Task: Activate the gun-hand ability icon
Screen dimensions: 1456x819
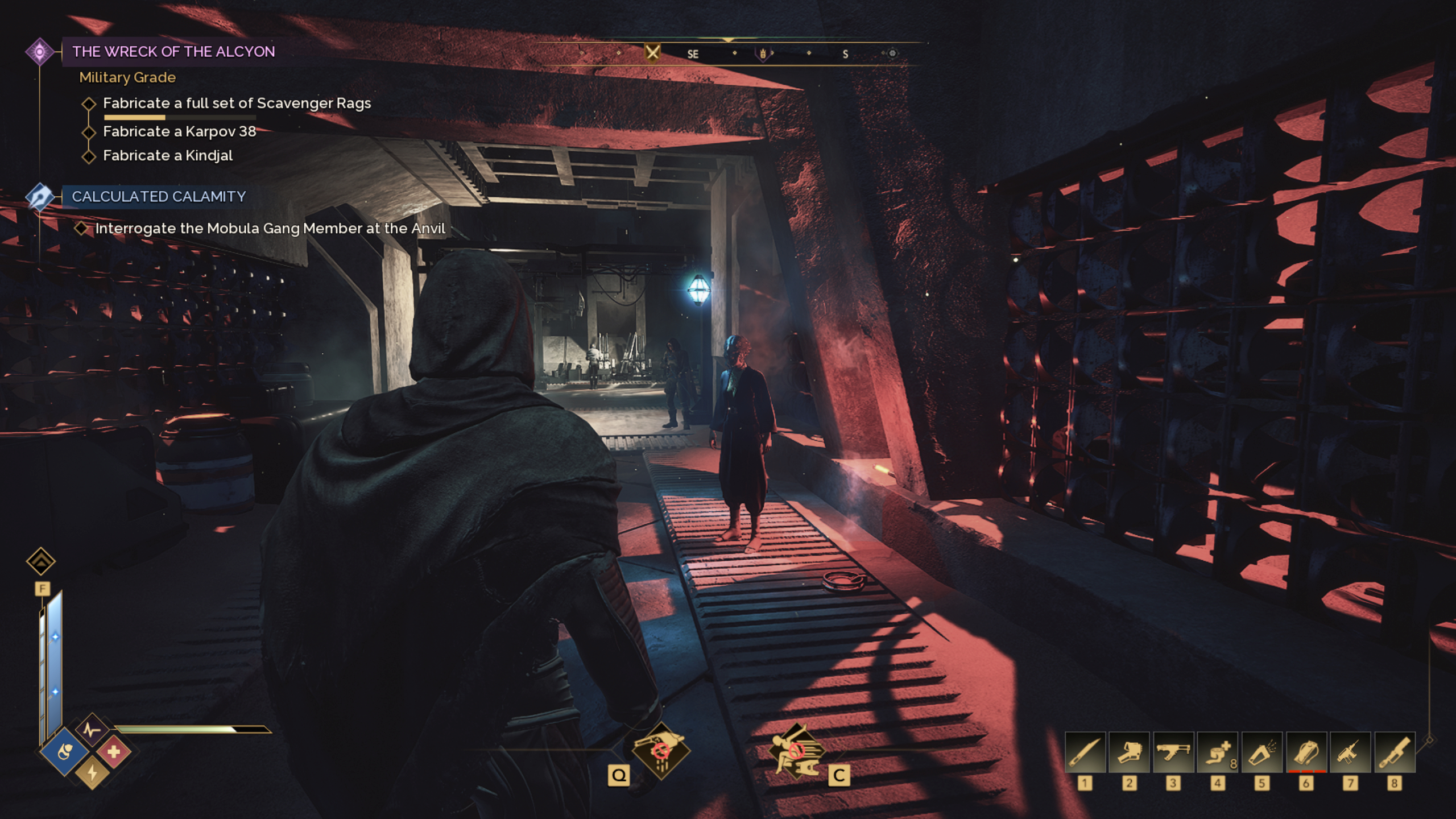Action: [661, 751]
